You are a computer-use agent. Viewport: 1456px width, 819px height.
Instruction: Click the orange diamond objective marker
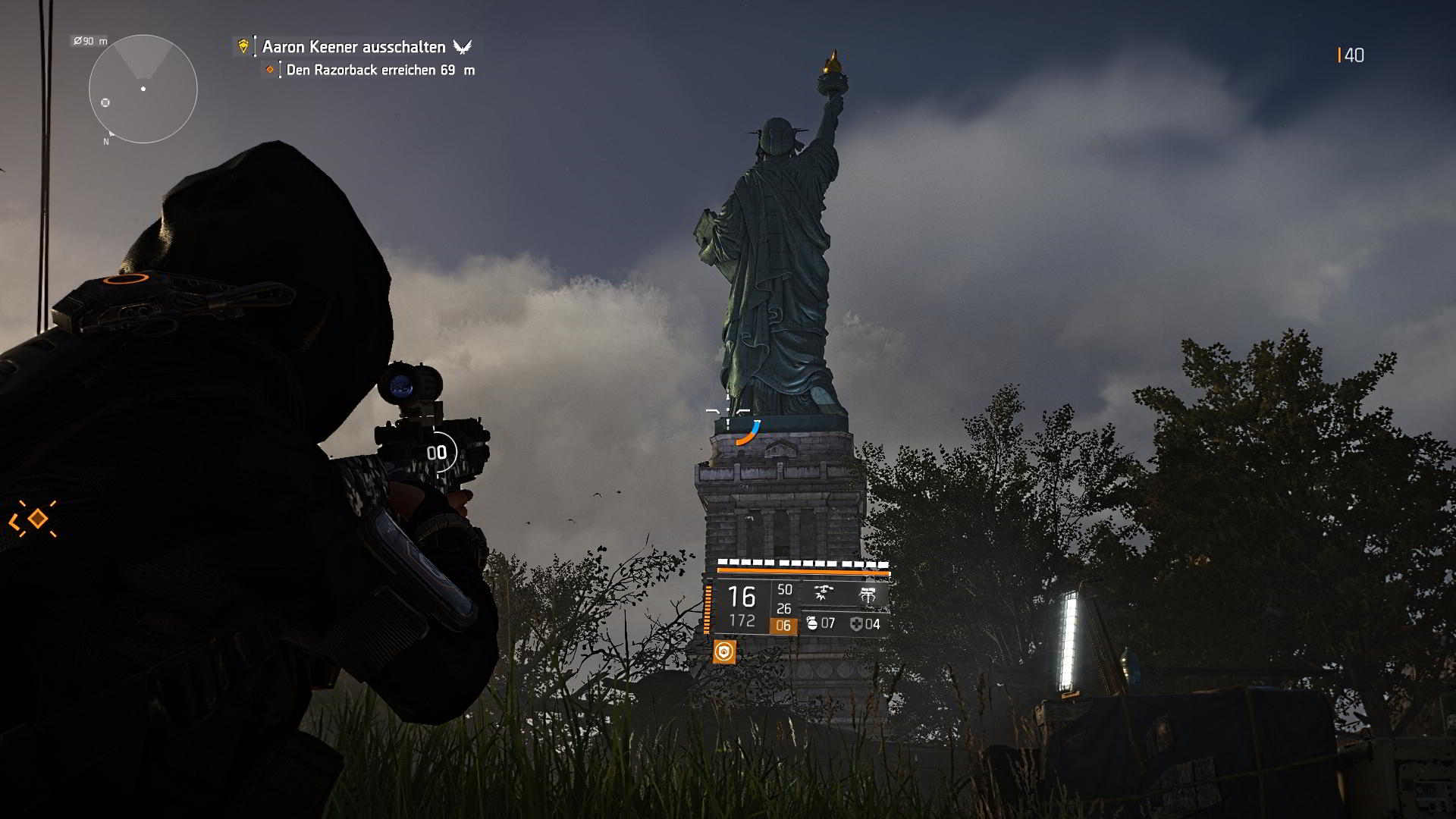(x=271, y=68)
